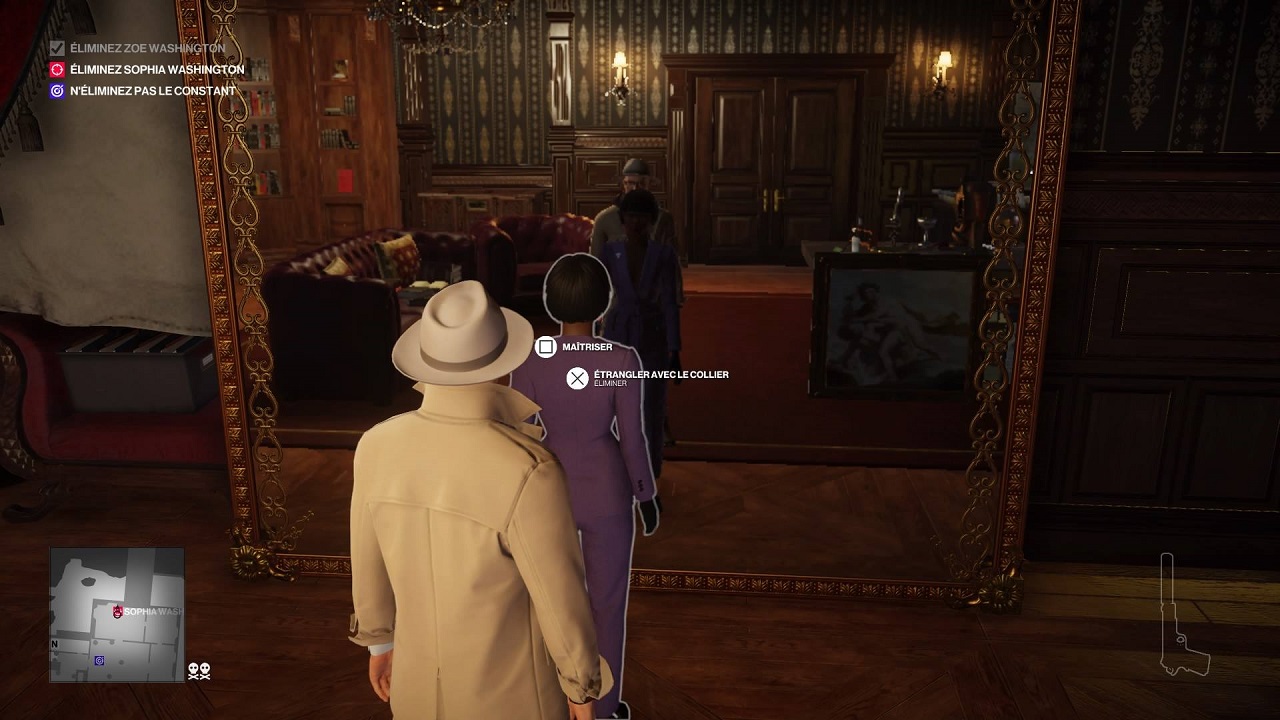Click the silenced pistol weapon icon

[1181, 615]
